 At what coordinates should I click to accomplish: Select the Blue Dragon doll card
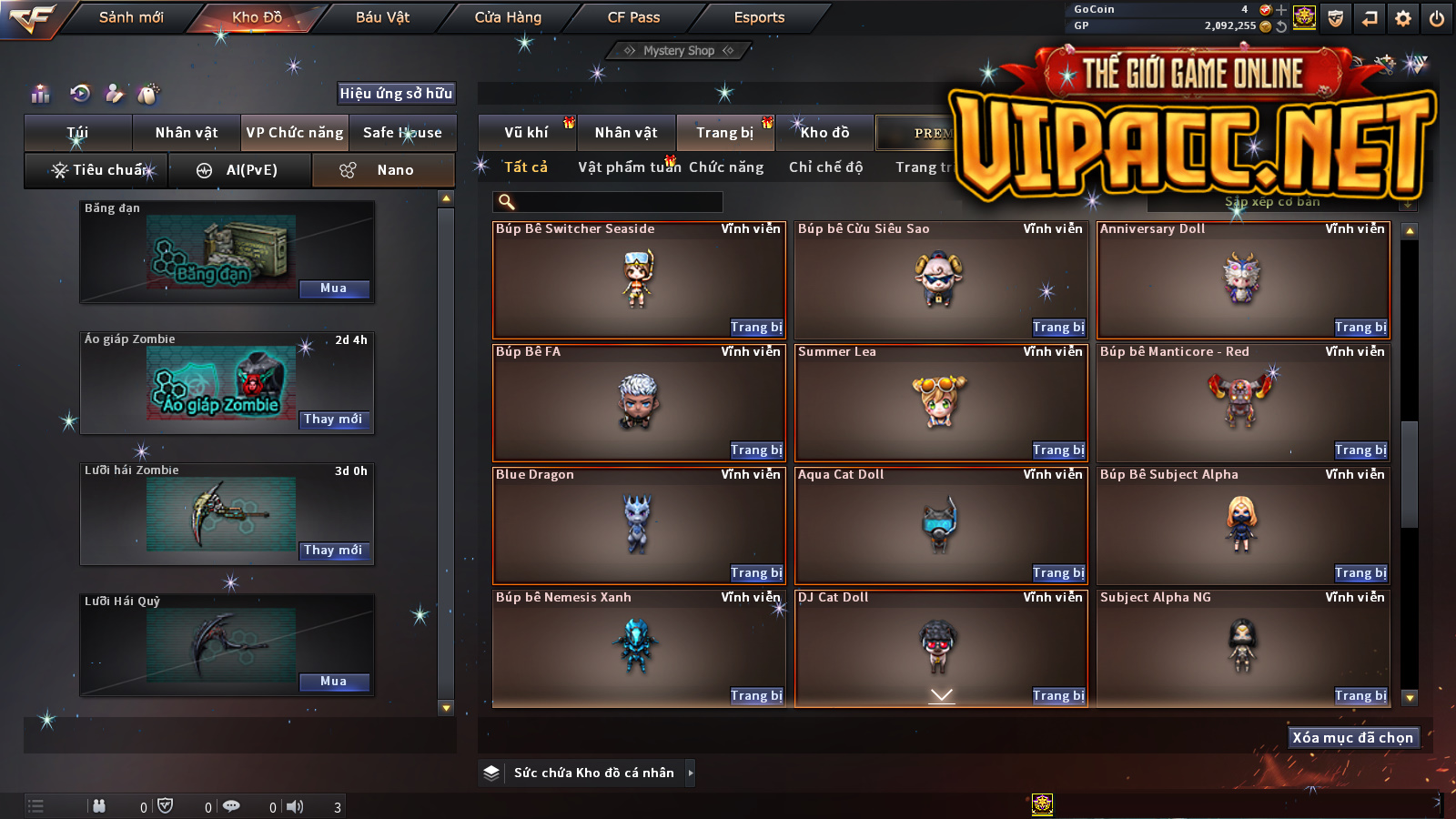pyautogui.click(x=637, y=525)
